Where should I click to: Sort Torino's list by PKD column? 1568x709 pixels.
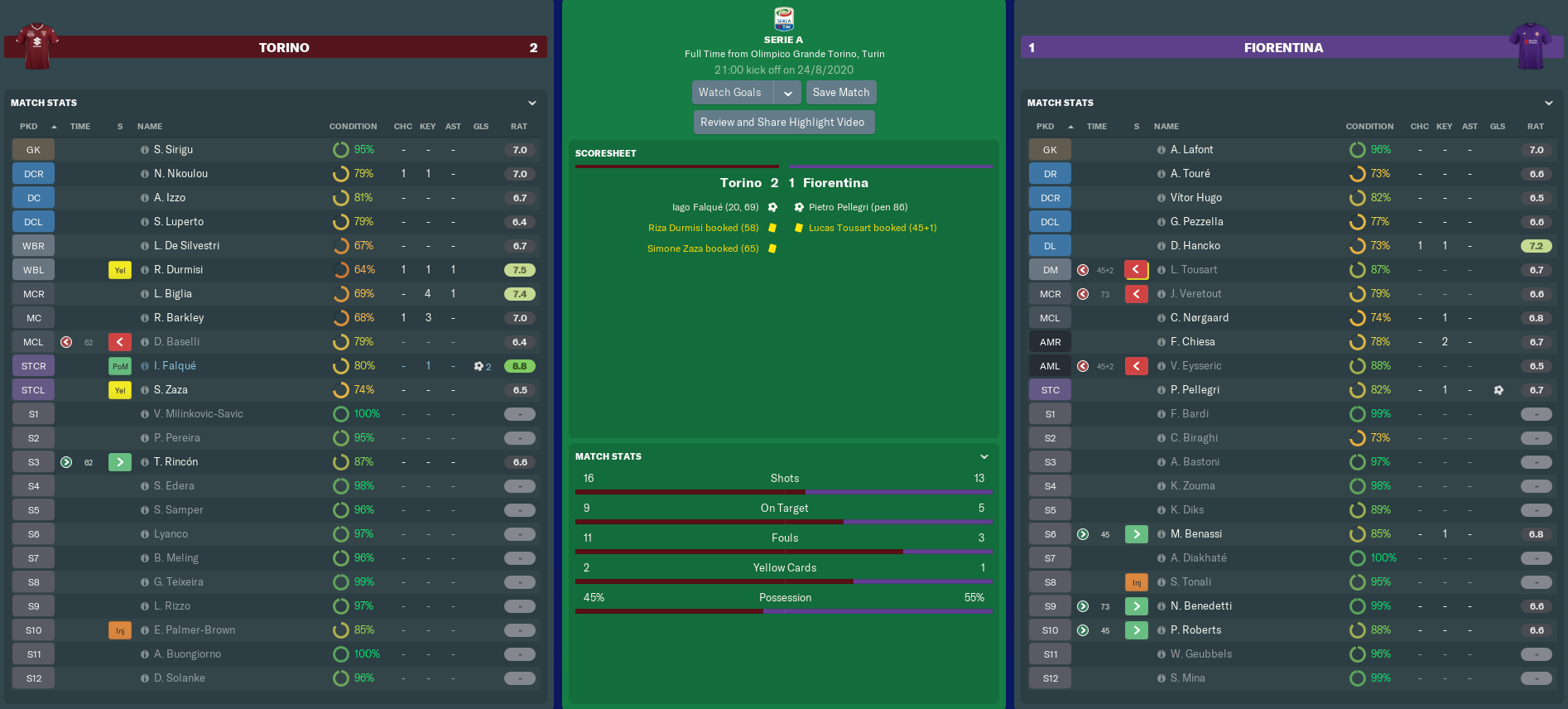[29, 127]
